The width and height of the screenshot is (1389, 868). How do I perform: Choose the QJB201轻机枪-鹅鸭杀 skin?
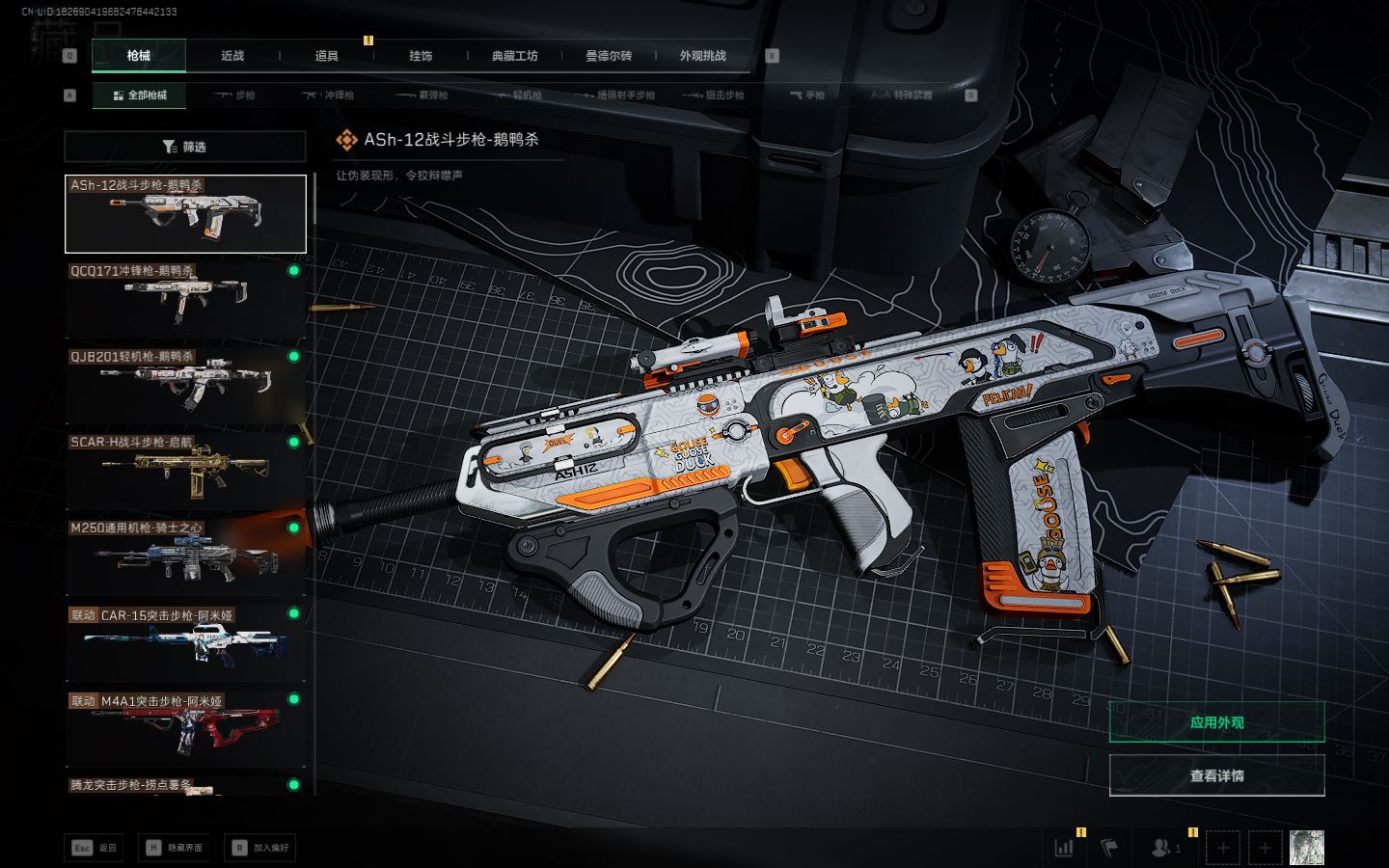(x=185, y=385)
